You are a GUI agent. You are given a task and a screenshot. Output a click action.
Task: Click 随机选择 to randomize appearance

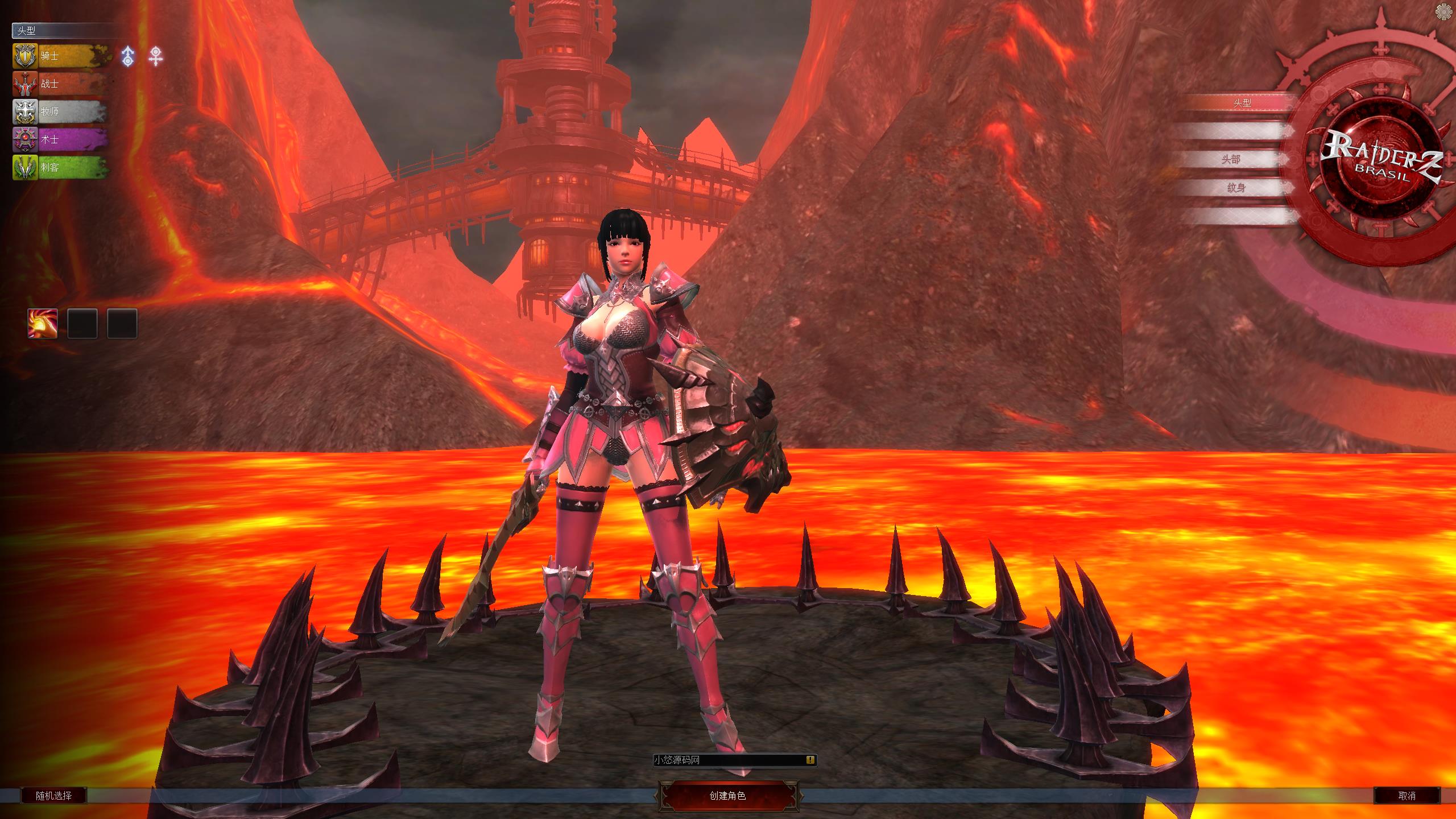pos(54,796)
